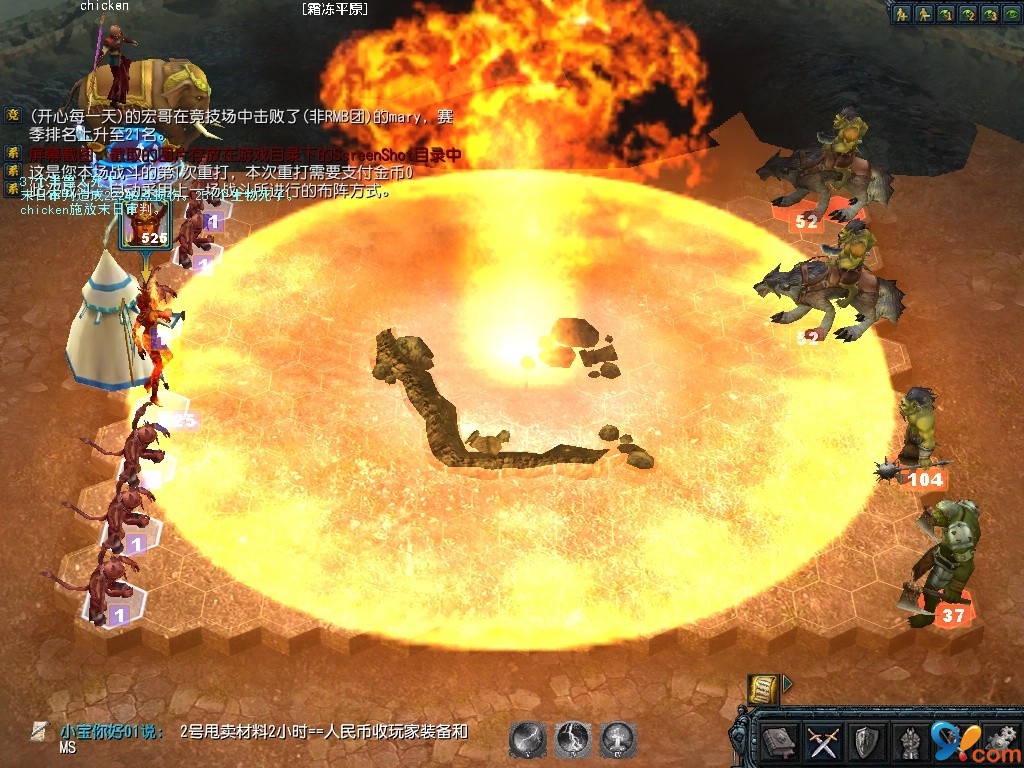The height and width of the screenshot is (768, 1024).
Task: Expand the arrow beside the scroll icon
Action: 787,684
